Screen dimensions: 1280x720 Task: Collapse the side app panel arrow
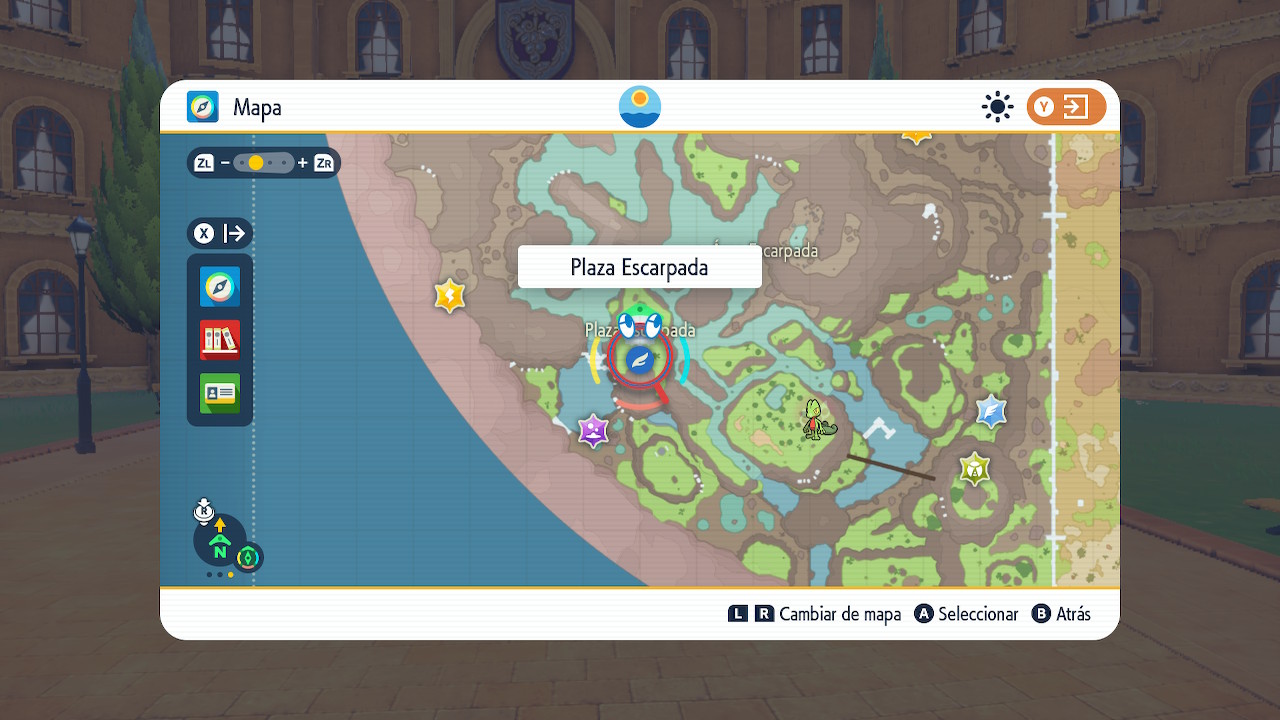click(235, 234)
